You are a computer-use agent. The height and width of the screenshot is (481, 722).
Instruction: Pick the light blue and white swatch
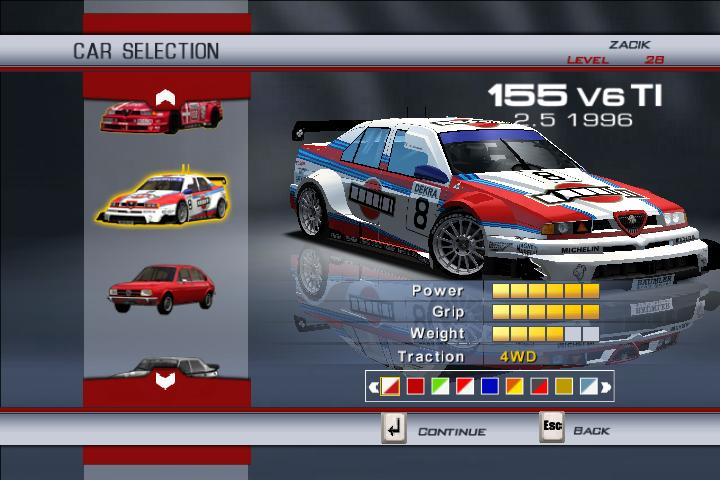point(589,385)
